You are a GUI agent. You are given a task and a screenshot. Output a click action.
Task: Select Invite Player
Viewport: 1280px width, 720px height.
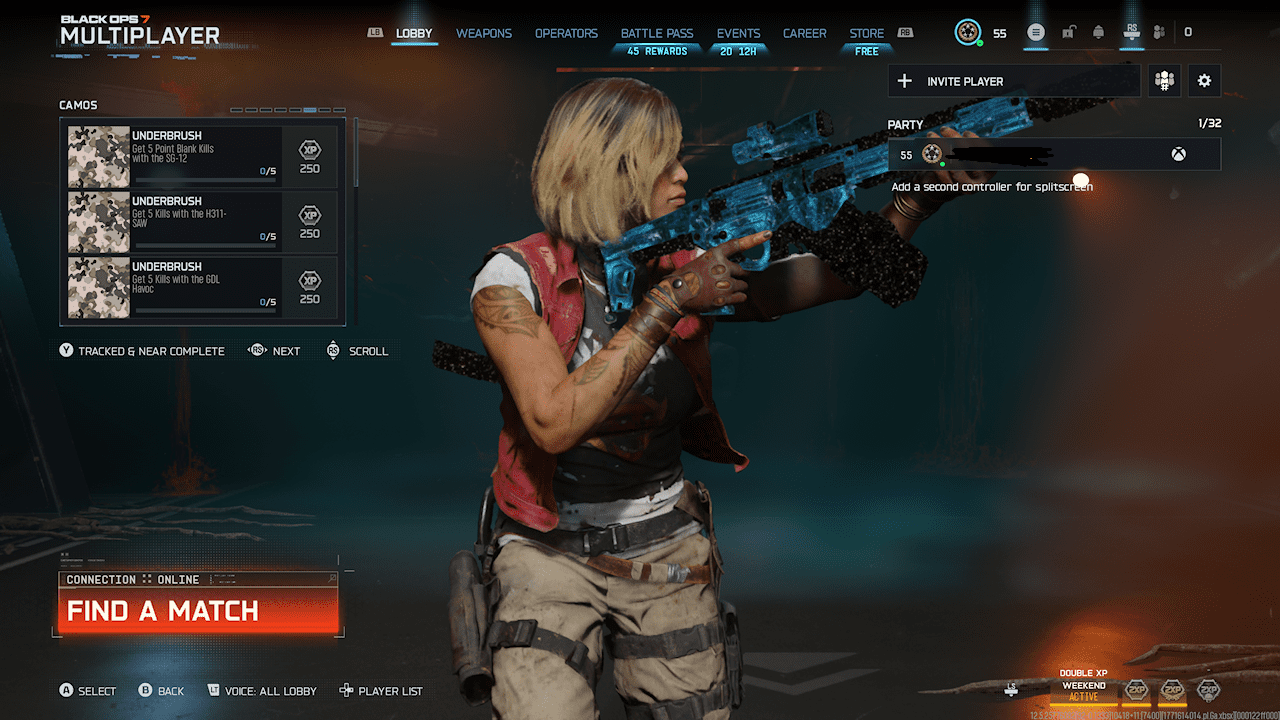(1014, 80)
